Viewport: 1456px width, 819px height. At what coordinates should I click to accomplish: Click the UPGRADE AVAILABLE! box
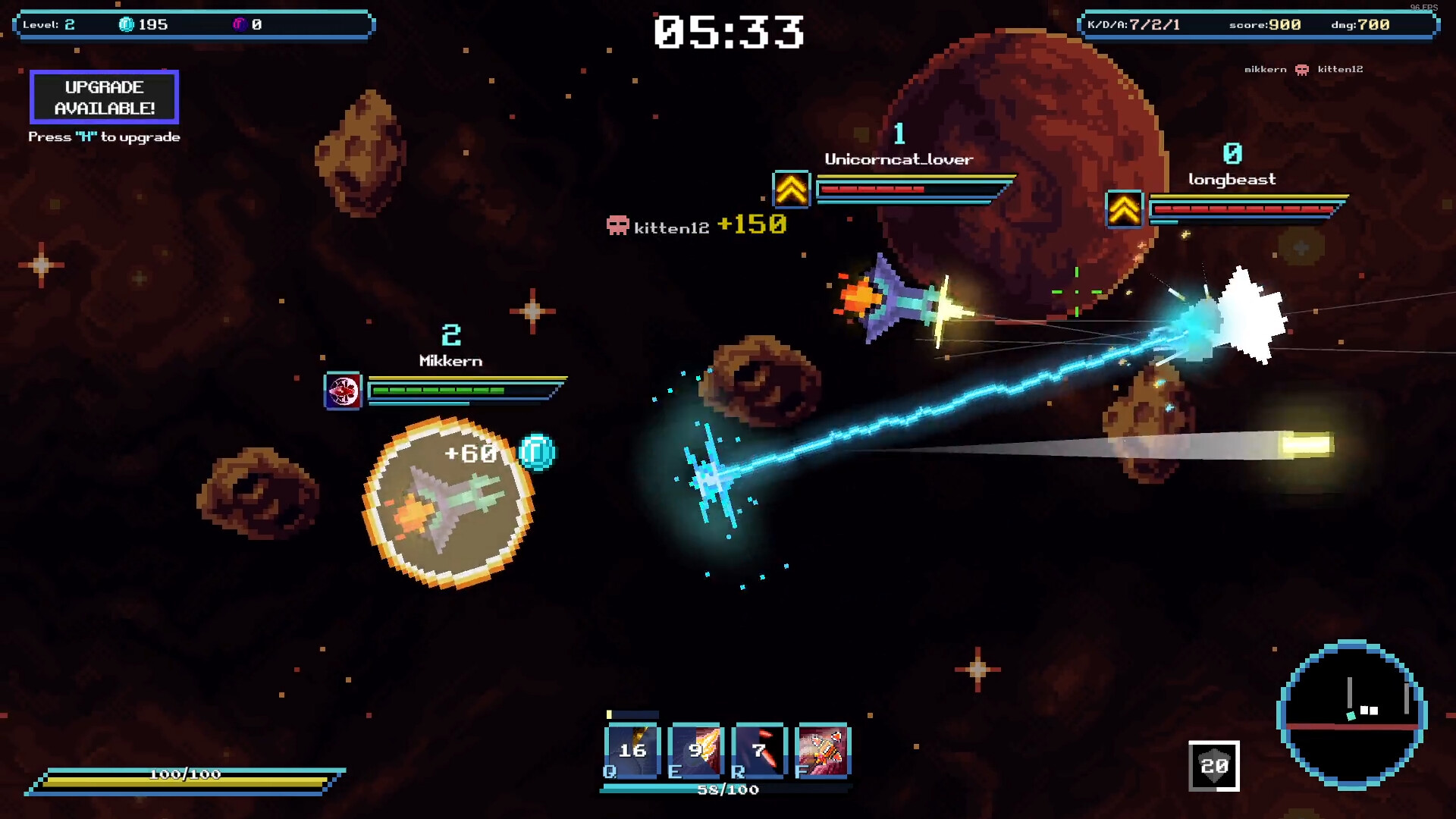[103, 97]
